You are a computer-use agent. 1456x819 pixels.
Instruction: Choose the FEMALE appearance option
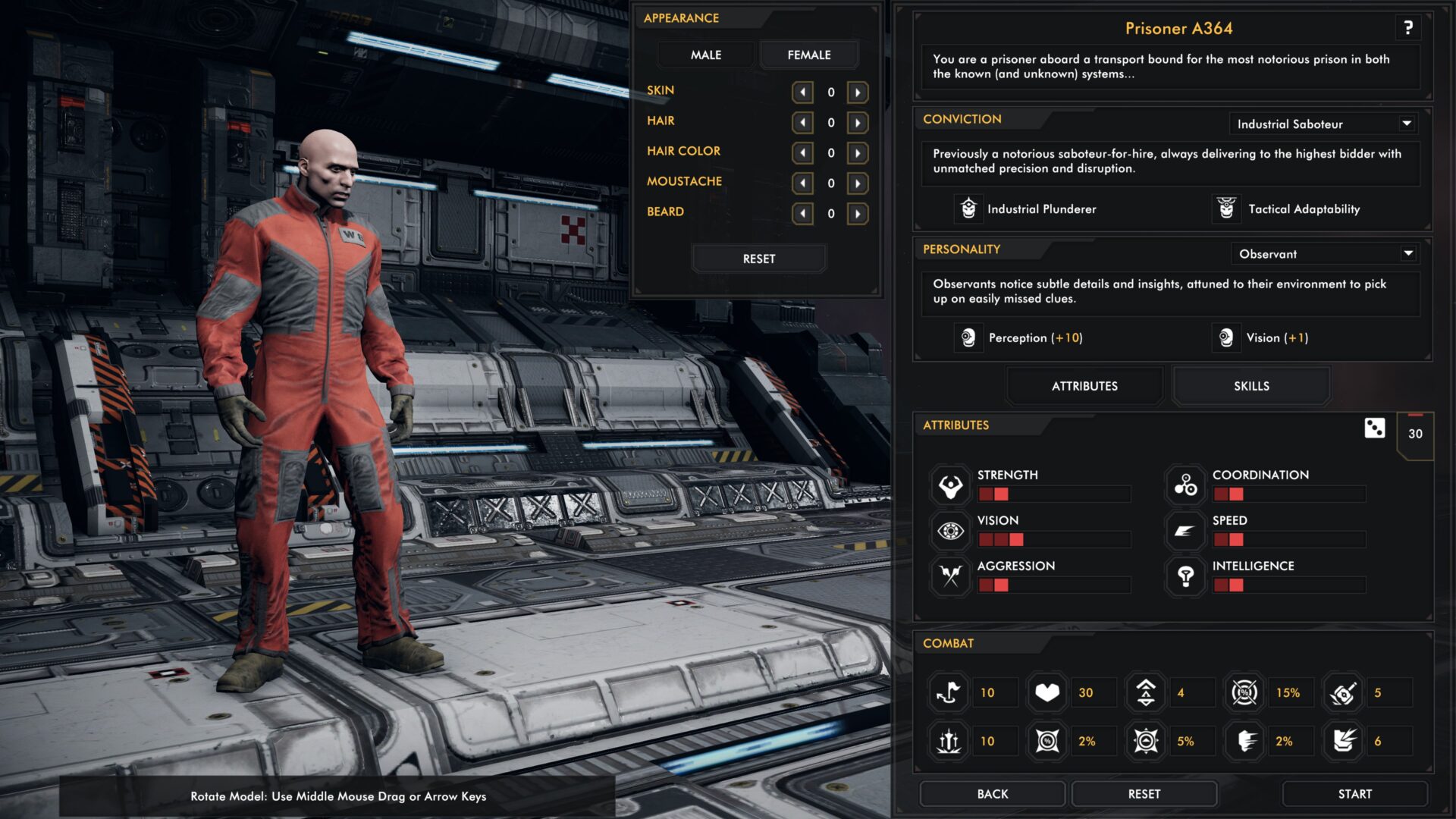(x=808, y=55)
